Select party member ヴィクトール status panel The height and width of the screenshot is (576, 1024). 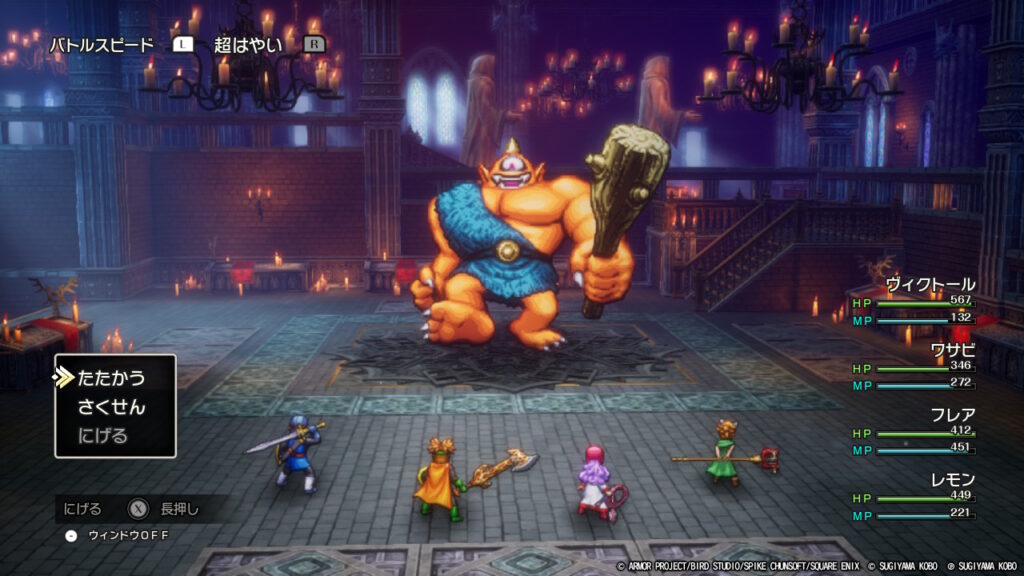tap(913, 301)
